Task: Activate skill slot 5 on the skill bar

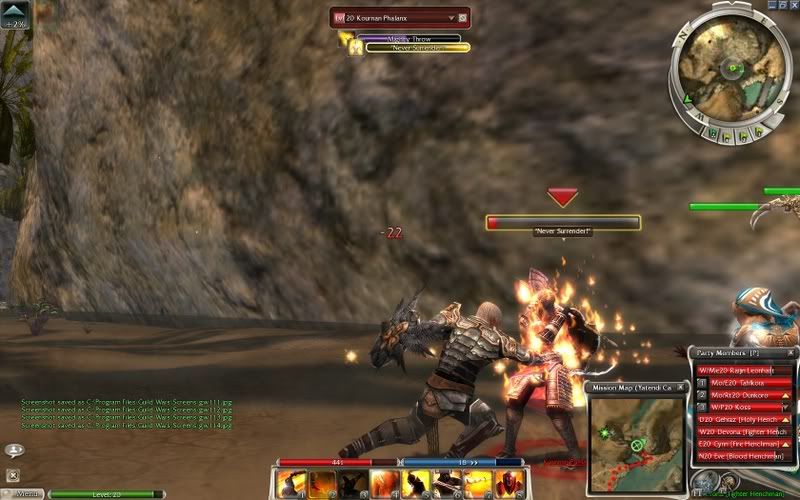Action: tap(416, 484)
